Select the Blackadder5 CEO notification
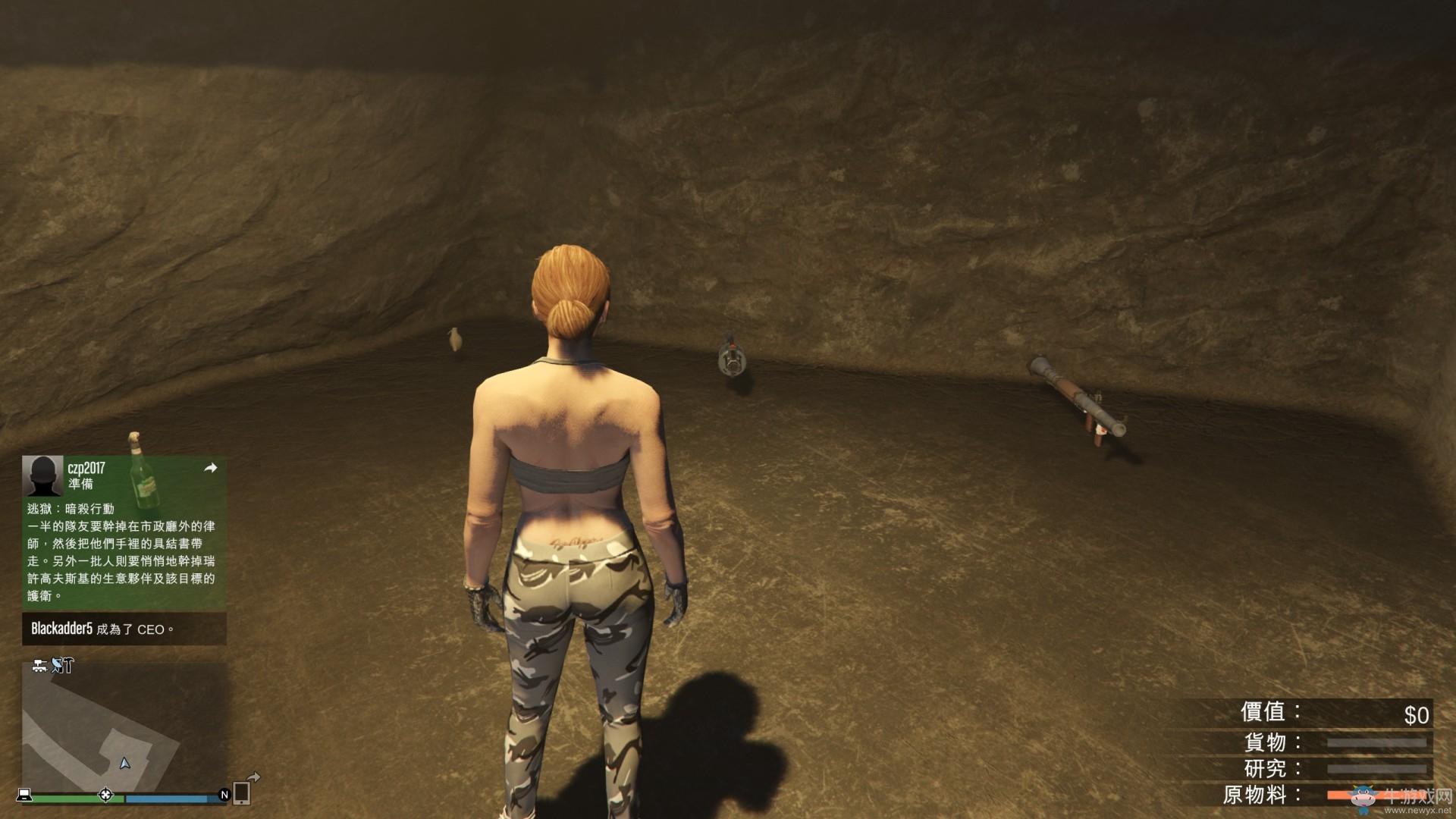This screenshot has width=1456, height=819. [124, 629]
